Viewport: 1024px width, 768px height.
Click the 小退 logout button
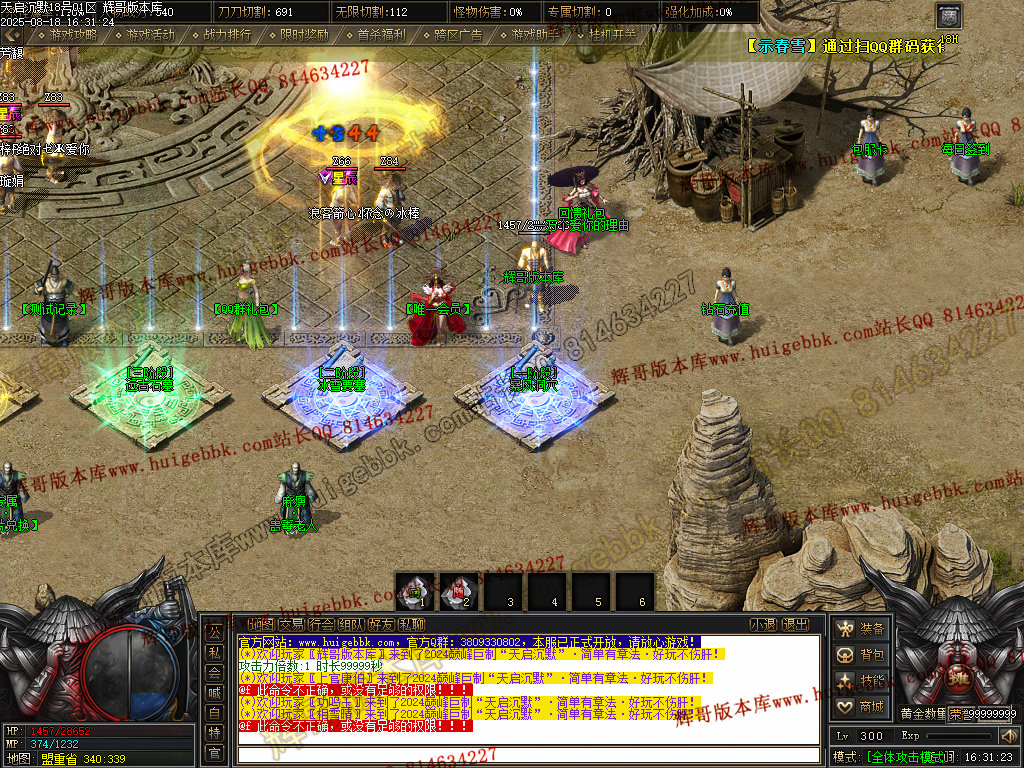pos(764,625)
